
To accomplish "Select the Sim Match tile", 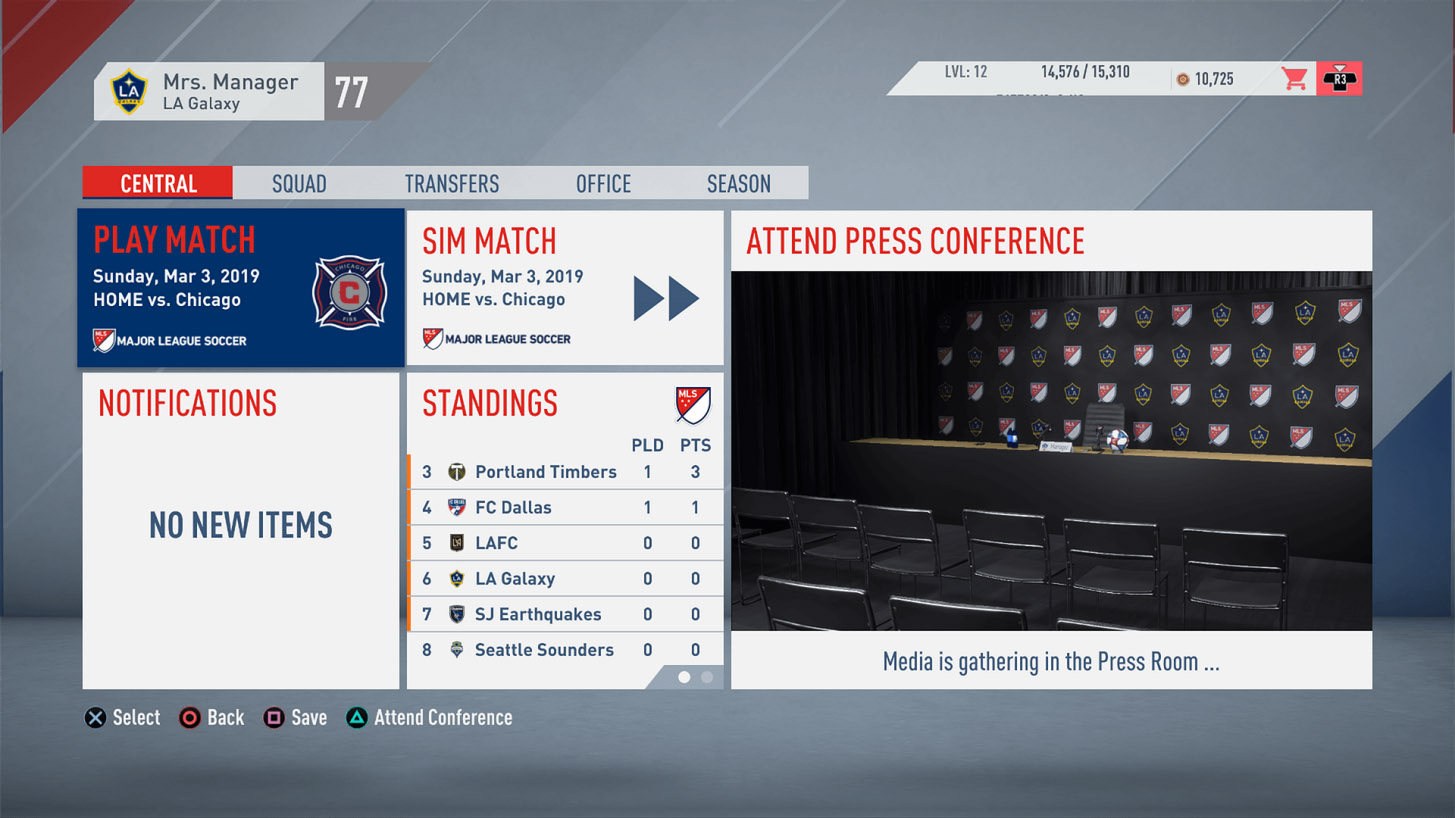I will [564, 288].
